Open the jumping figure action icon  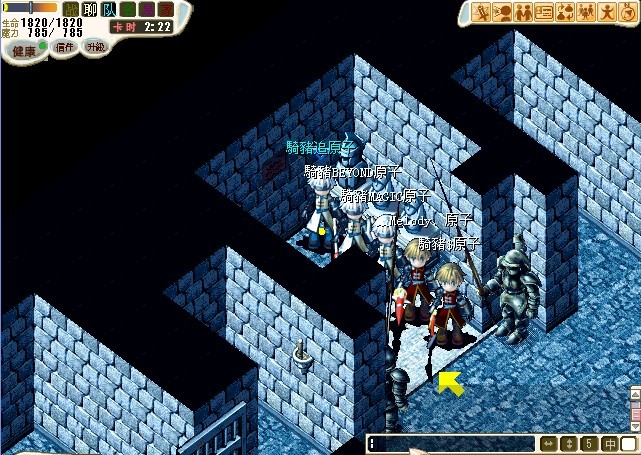pyautogui.click(x=606, y=12)
